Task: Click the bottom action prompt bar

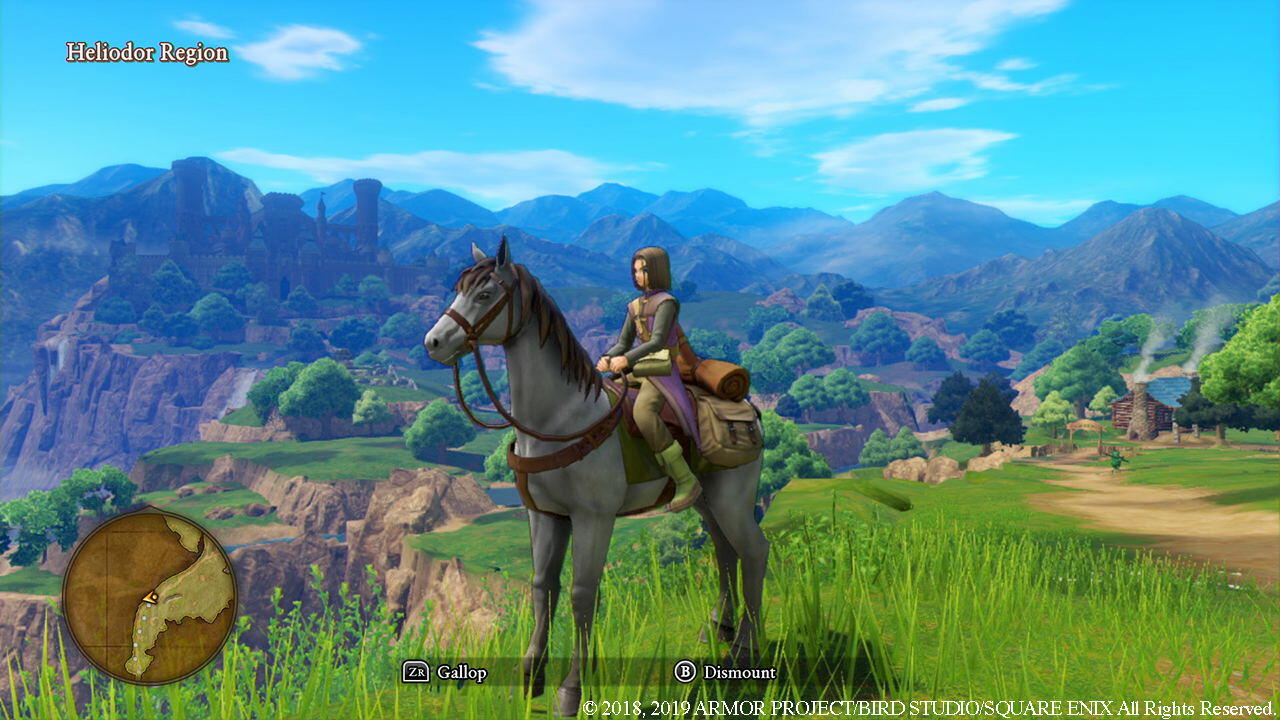Action: click(x=640, y=673)
